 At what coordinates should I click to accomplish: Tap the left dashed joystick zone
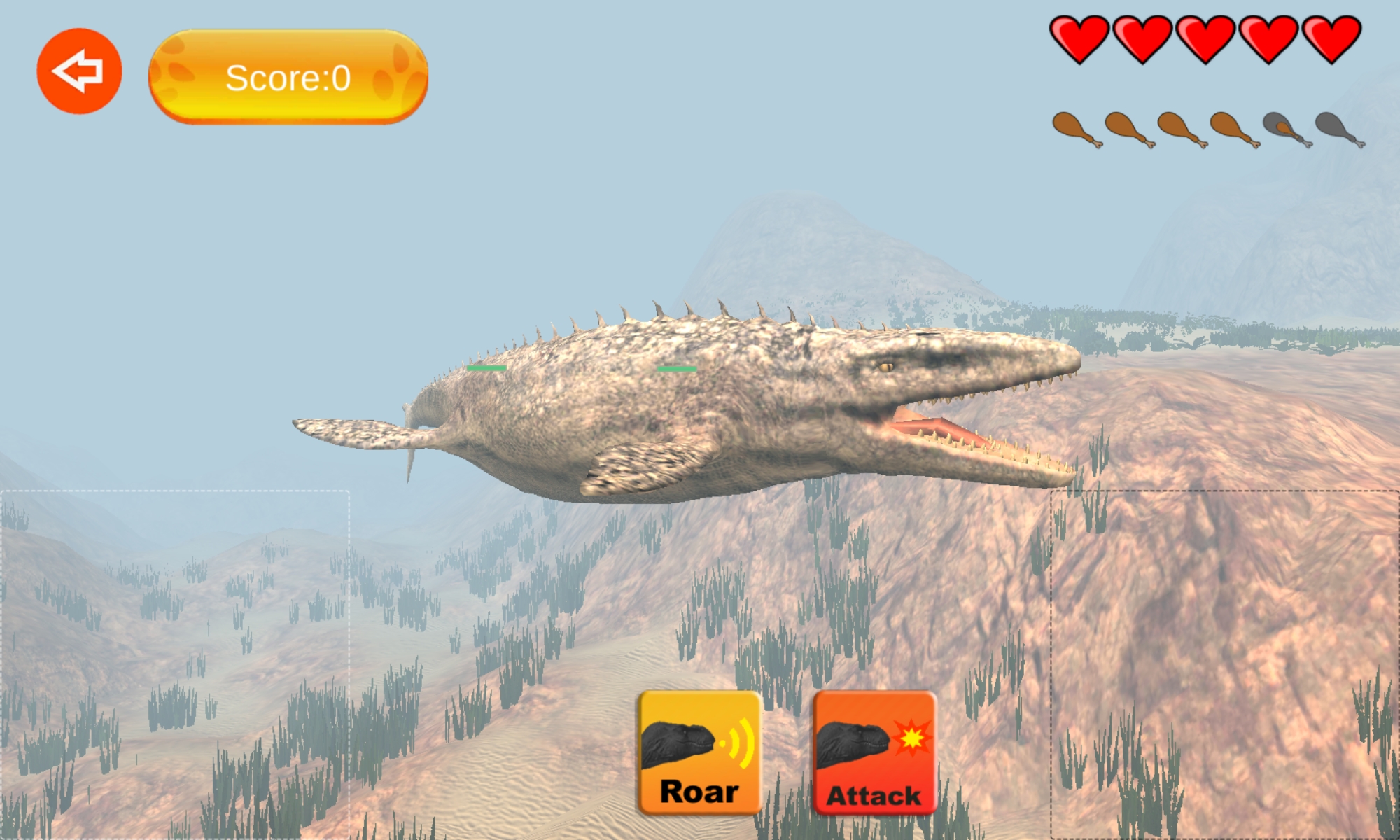click(x=175, y=665)
